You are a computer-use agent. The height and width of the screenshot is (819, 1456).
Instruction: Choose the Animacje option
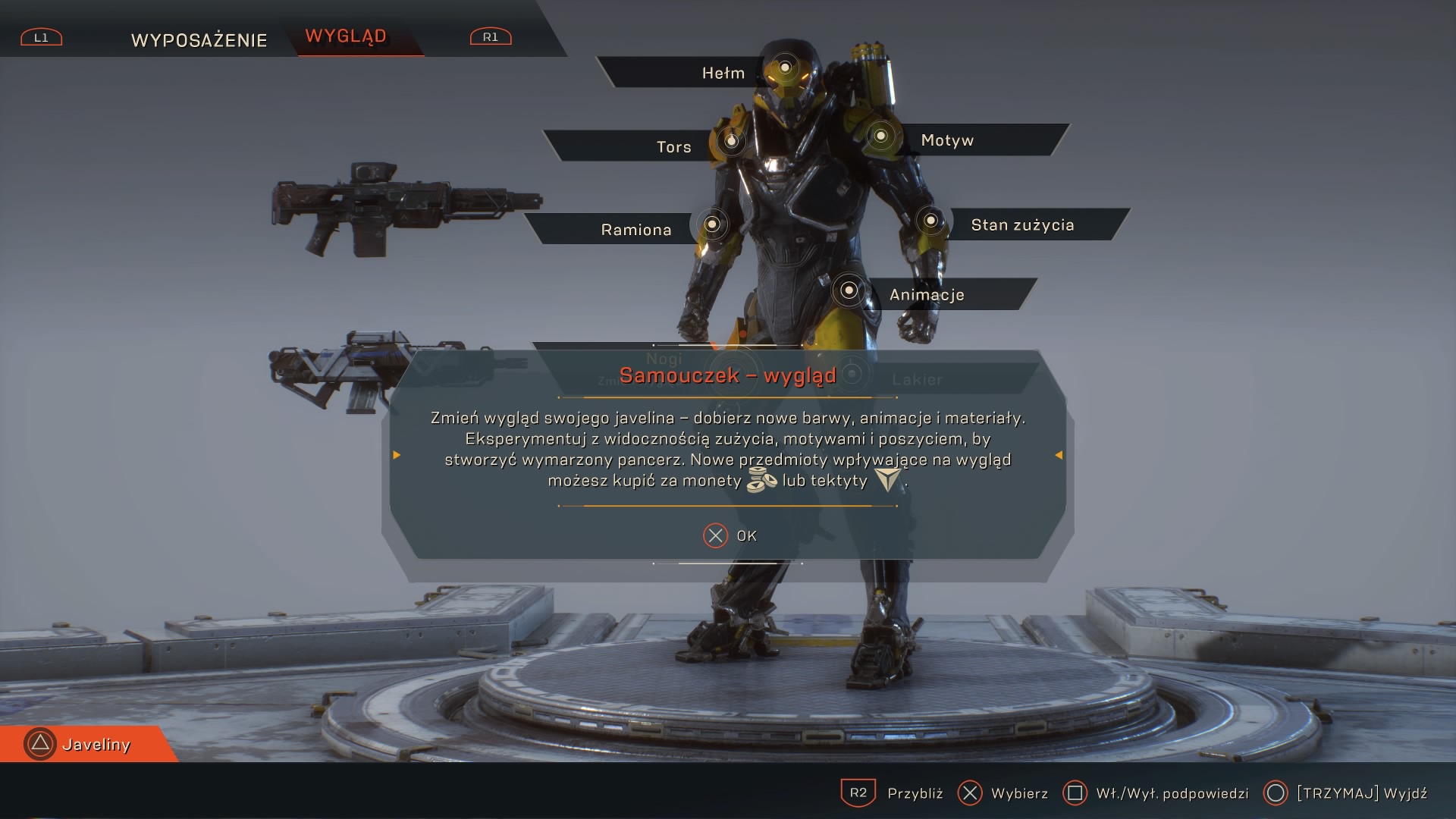pyautogui.click(x=927, y=295)
